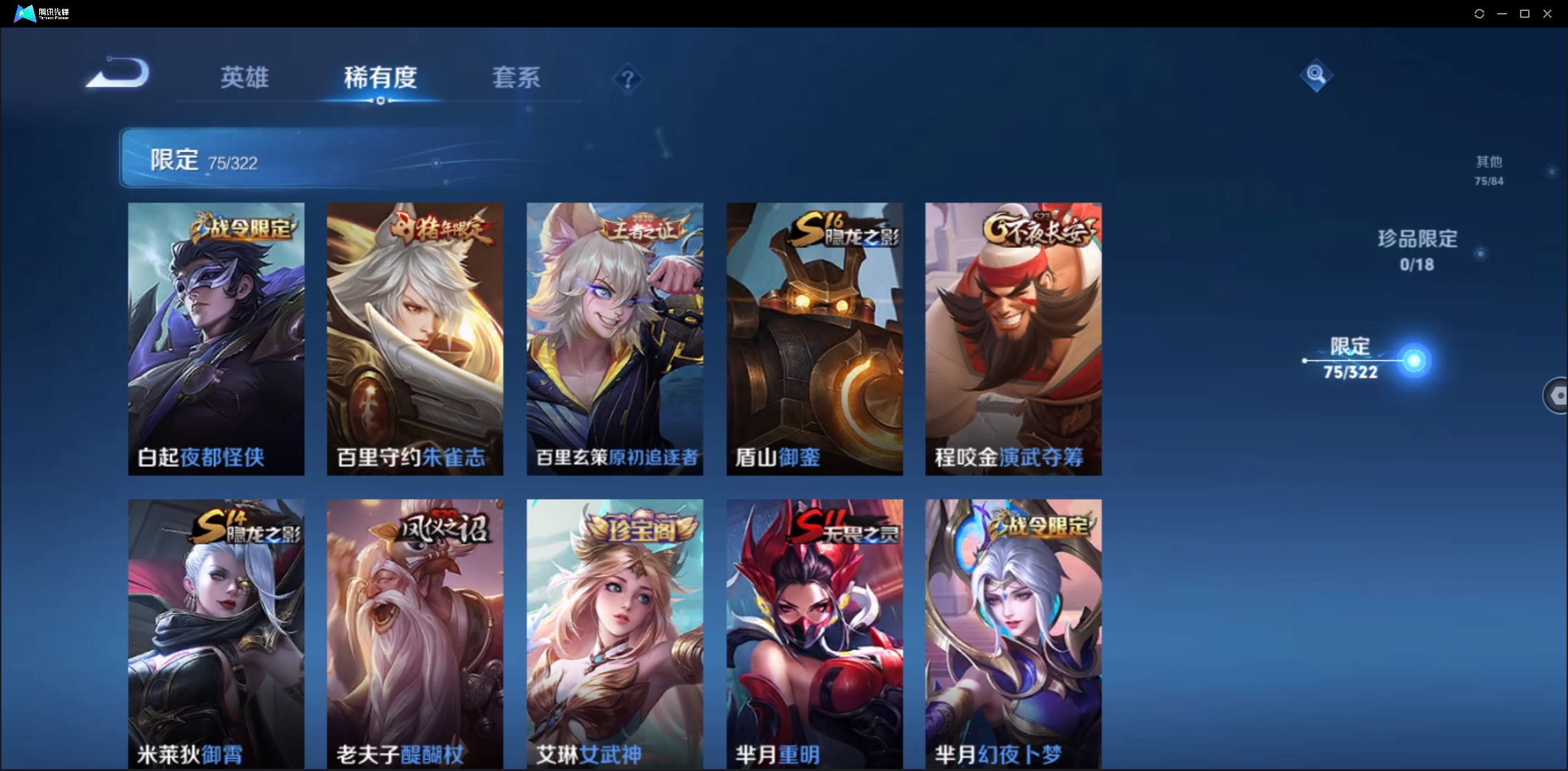The height and width of the screenshot is (771, 1568).
Task: Jump to the 珍品限定 rarity category
Action: pos(1417,250)
